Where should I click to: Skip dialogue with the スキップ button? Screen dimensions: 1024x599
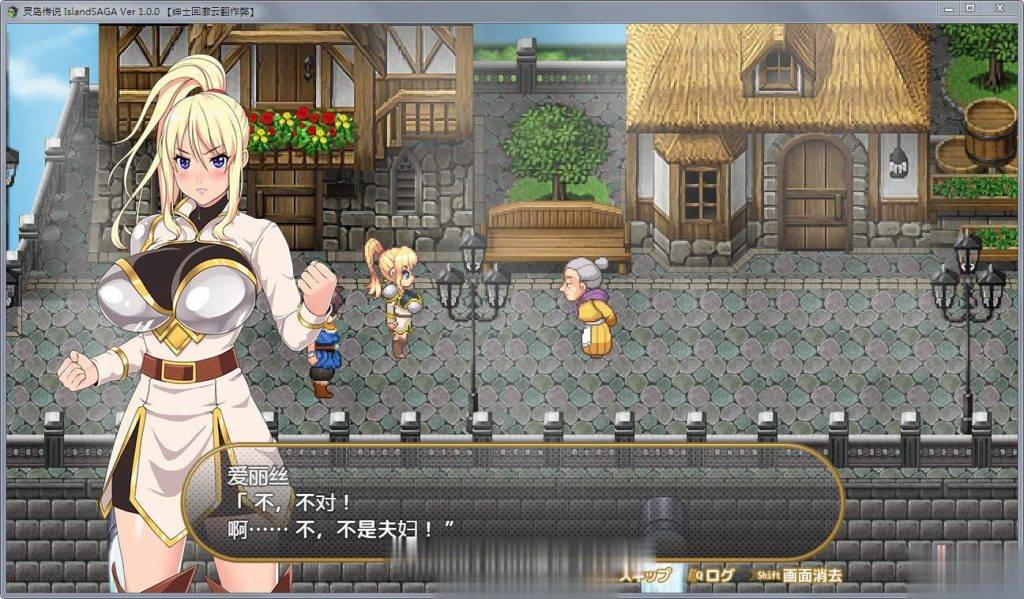pos(646,575)
